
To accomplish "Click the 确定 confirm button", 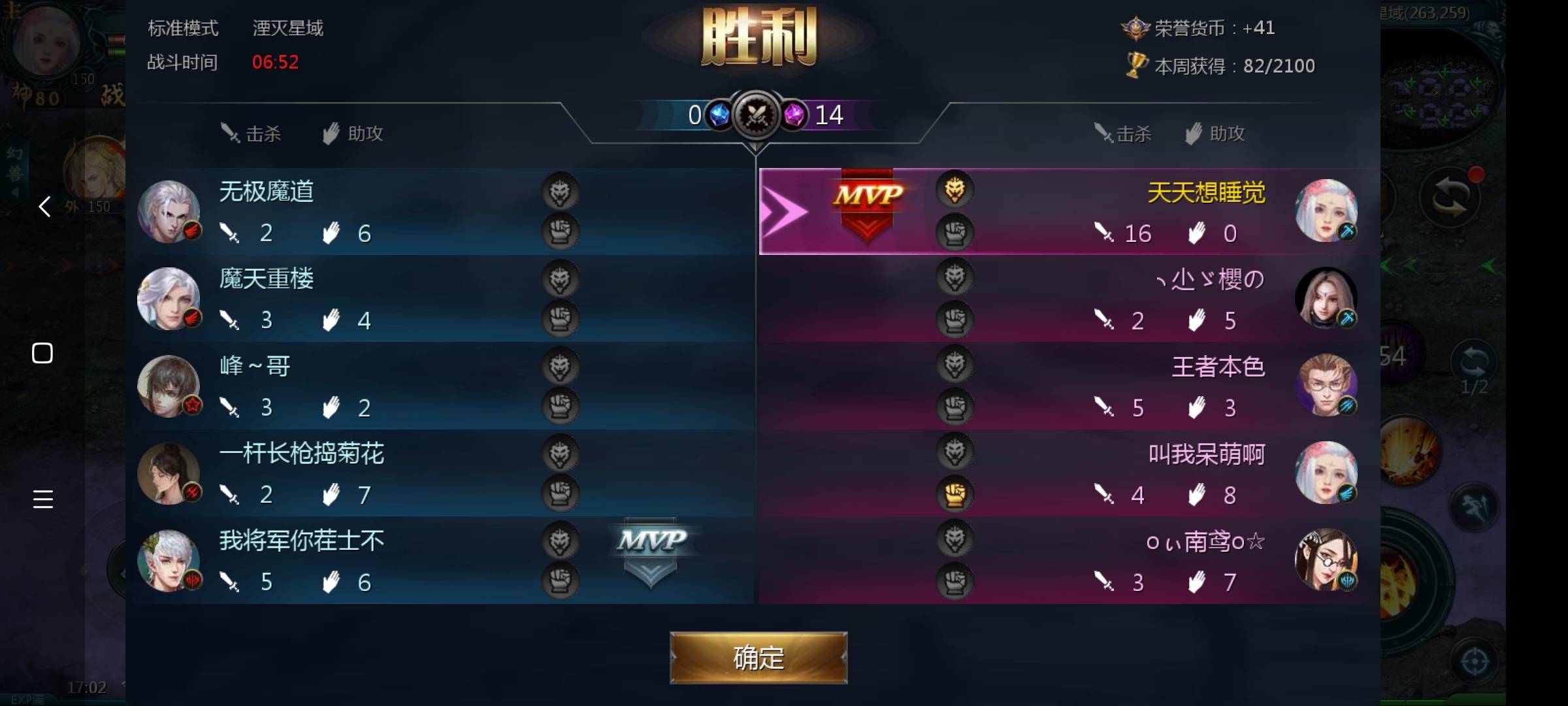I will (x=759, y=658).
